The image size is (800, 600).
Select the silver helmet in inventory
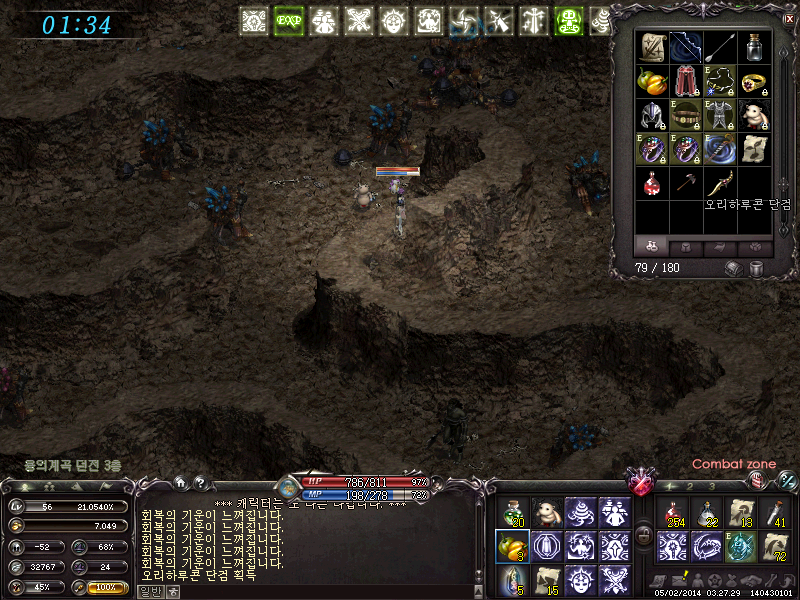[x=651, y=115]
